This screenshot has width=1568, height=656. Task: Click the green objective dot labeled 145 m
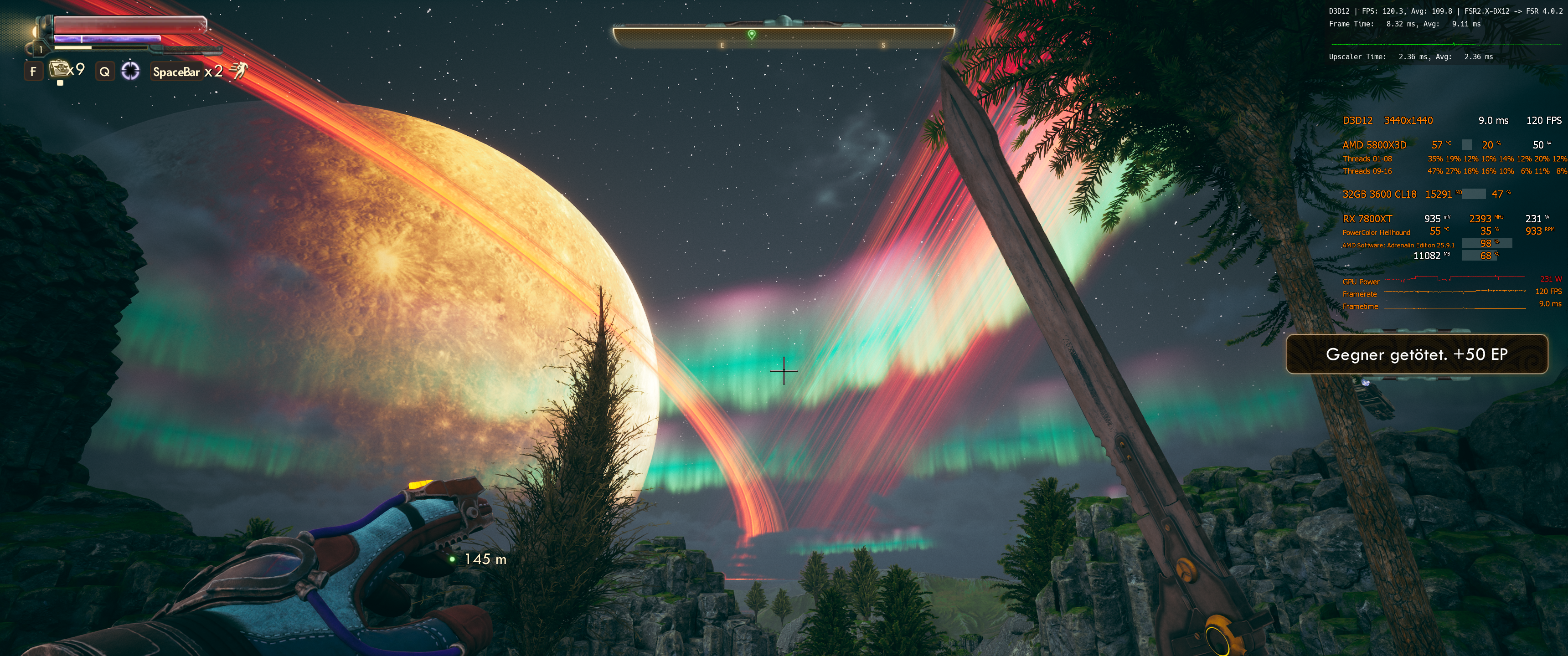click(x=452, y=559)
